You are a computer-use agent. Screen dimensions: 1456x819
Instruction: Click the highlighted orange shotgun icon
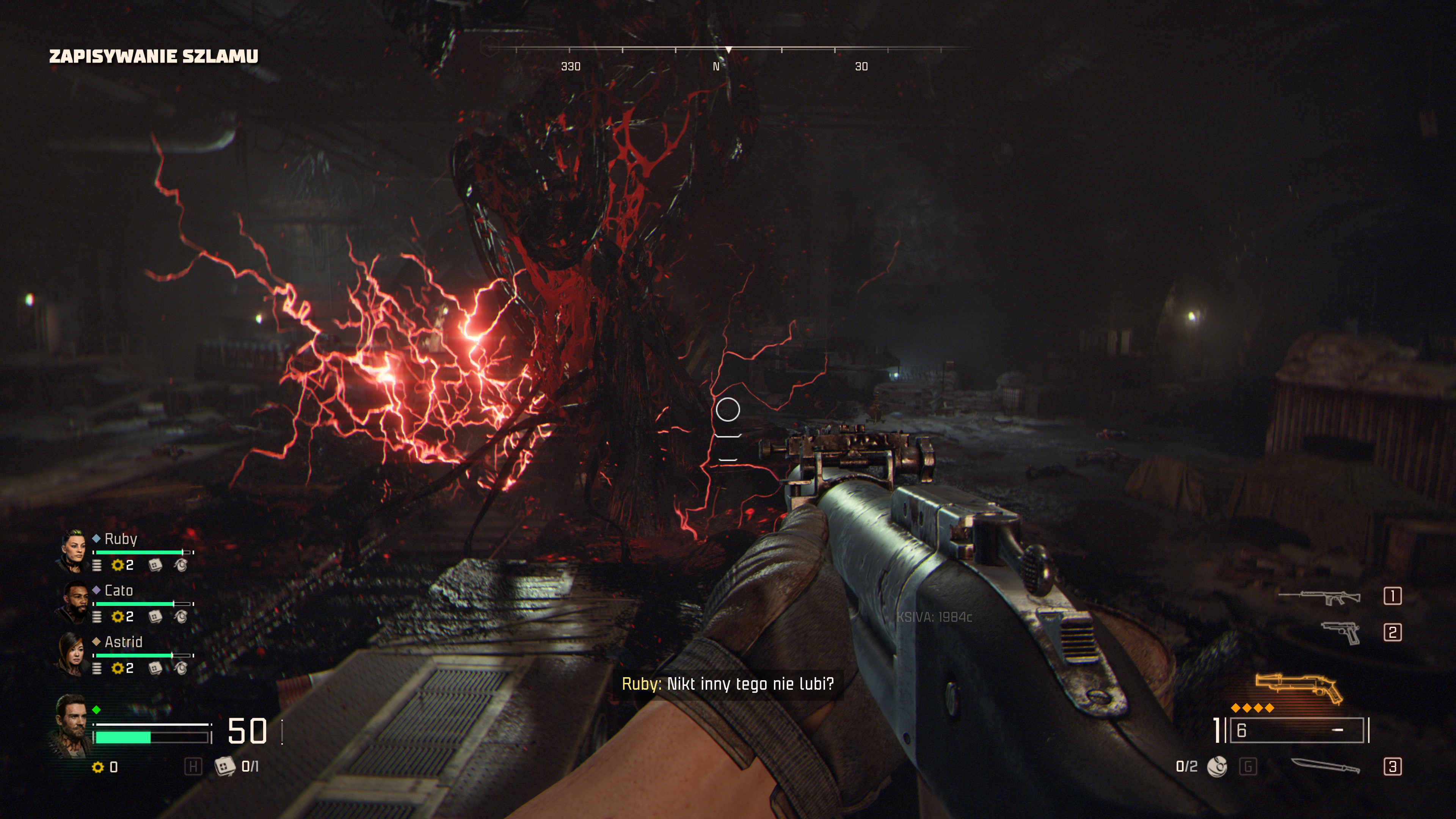1299,689
